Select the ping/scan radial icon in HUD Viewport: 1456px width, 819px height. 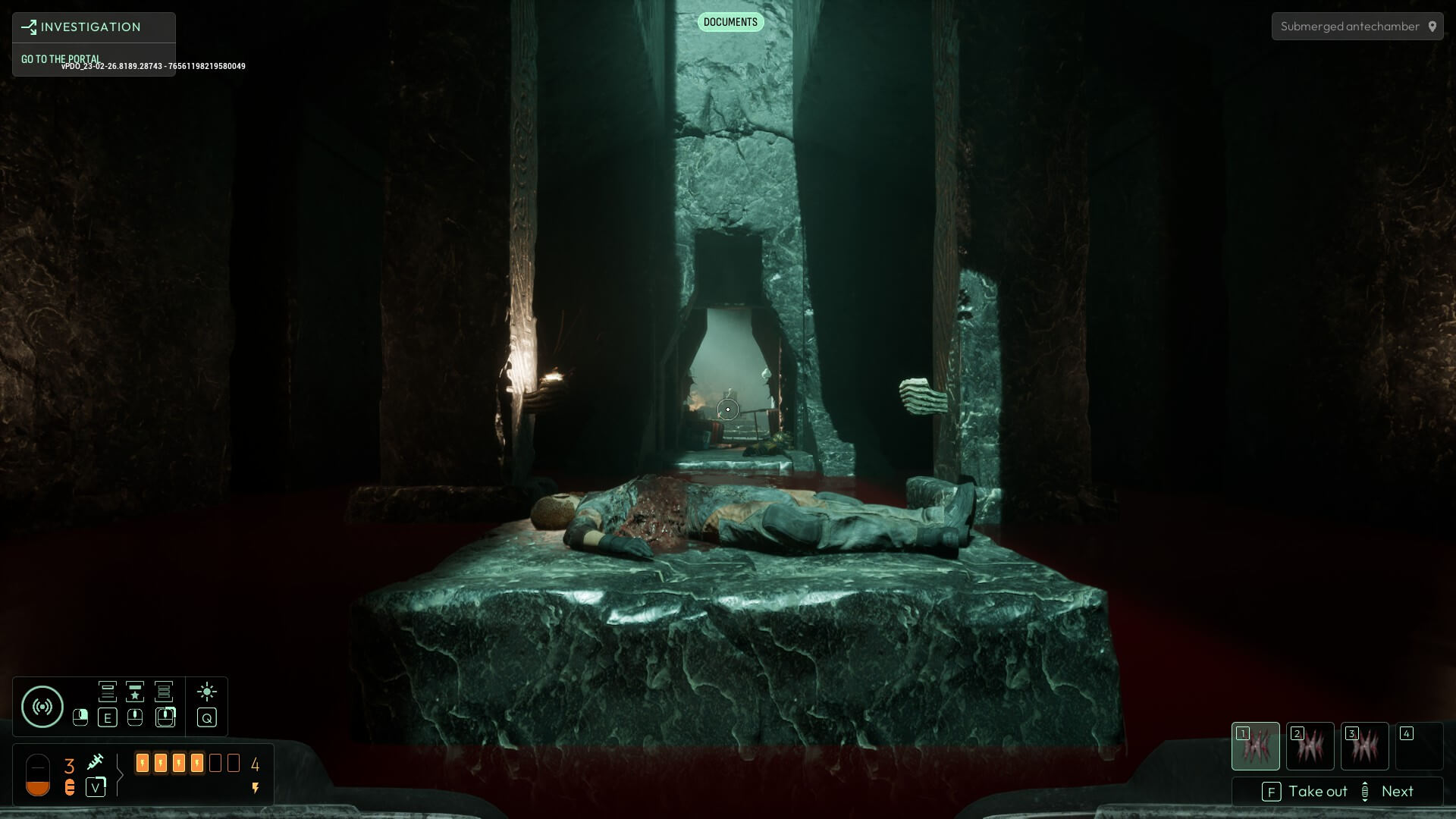click(42, 706)
